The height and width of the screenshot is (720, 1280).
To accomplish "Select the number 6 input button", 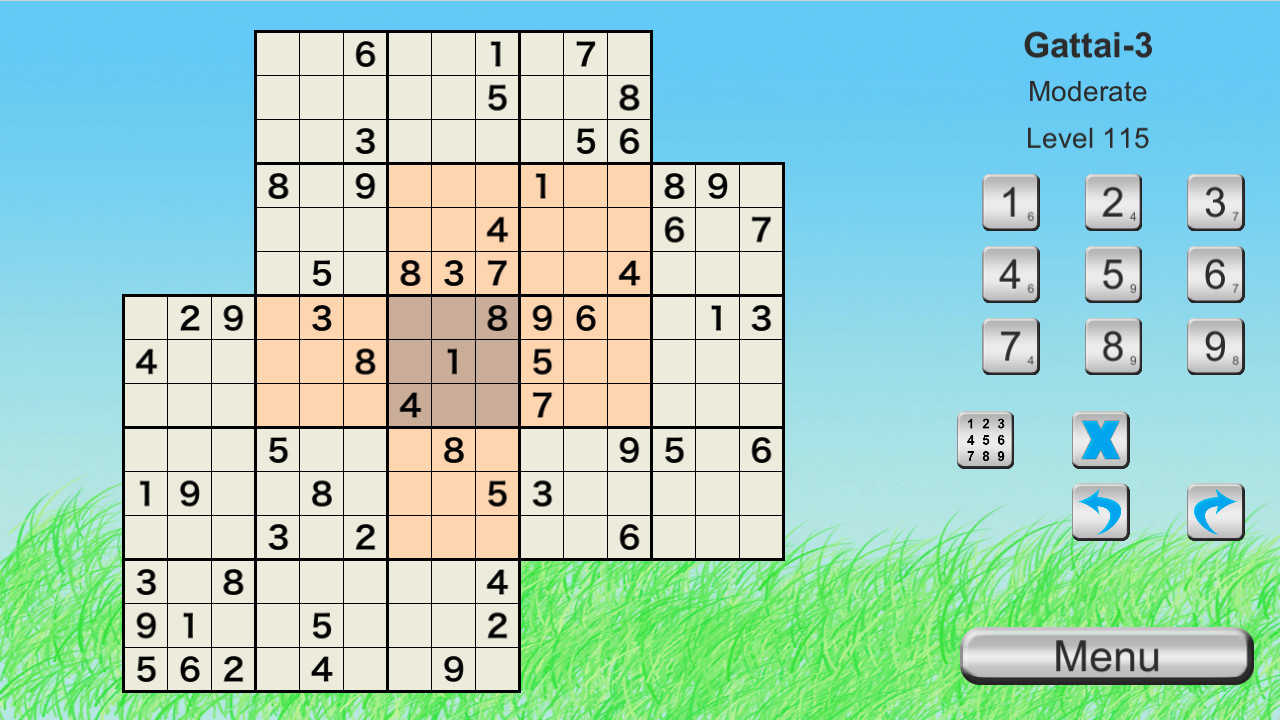I will (1215, 274).
